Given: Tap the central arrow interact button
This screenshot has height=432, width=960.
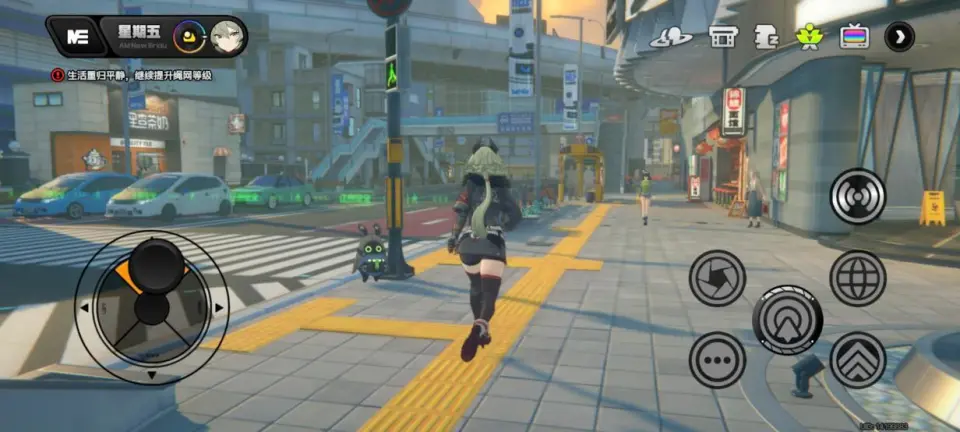Looking at the screenshot, I should pyautogui.click(x=788, y=320).
